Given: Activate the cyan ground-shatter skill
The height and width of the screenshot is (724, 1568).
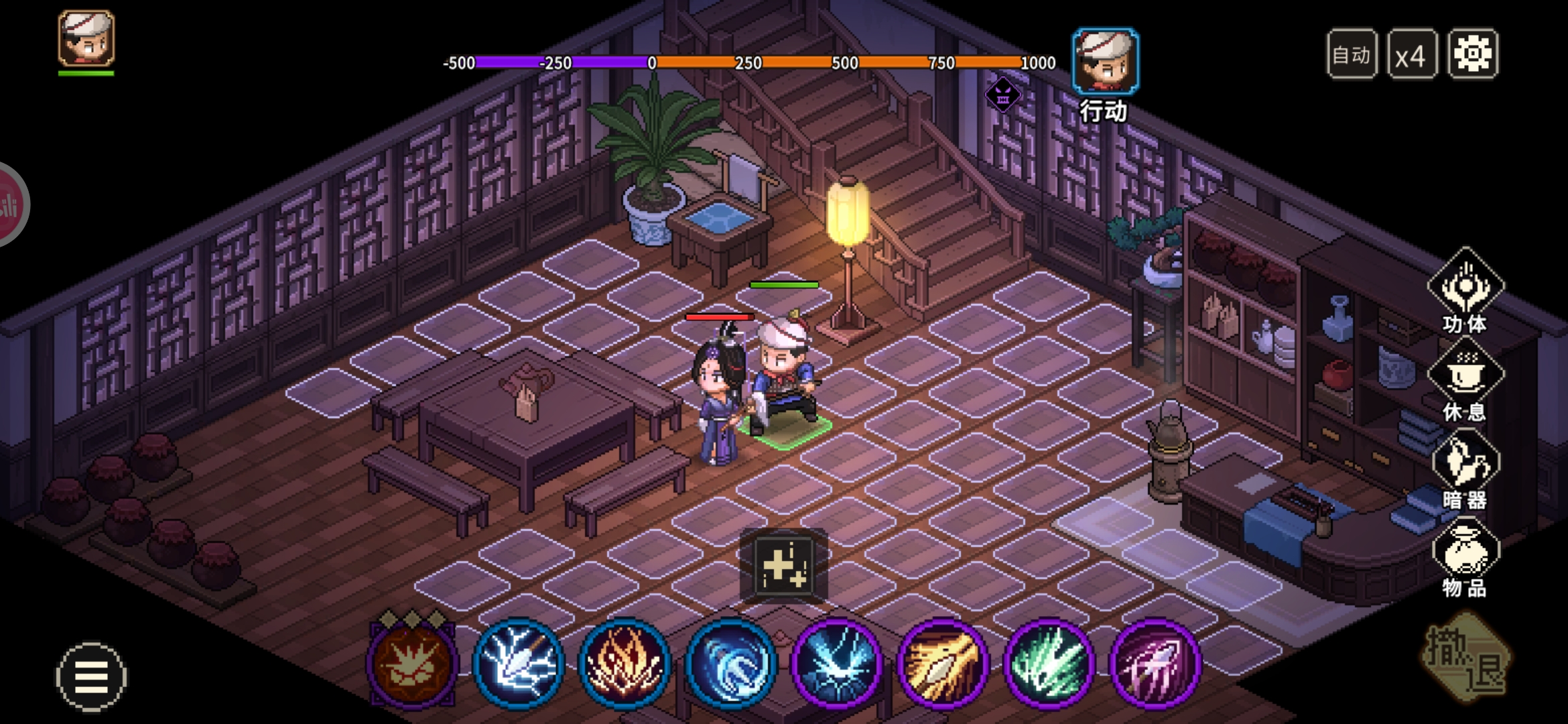Looking at the screenshot, I should point(836,662).
